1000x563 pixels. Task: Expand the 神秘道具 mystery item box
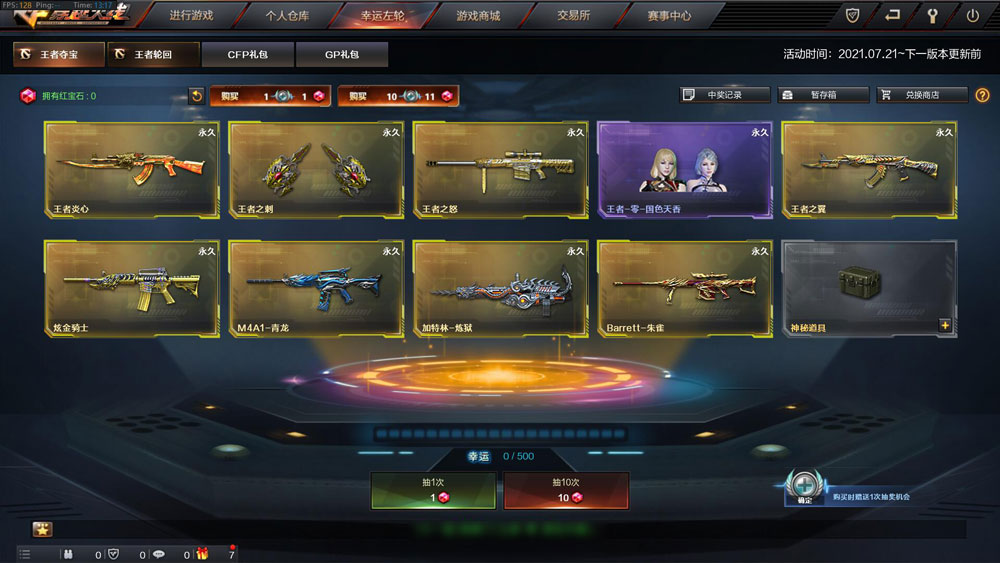[x=945, y=325]
